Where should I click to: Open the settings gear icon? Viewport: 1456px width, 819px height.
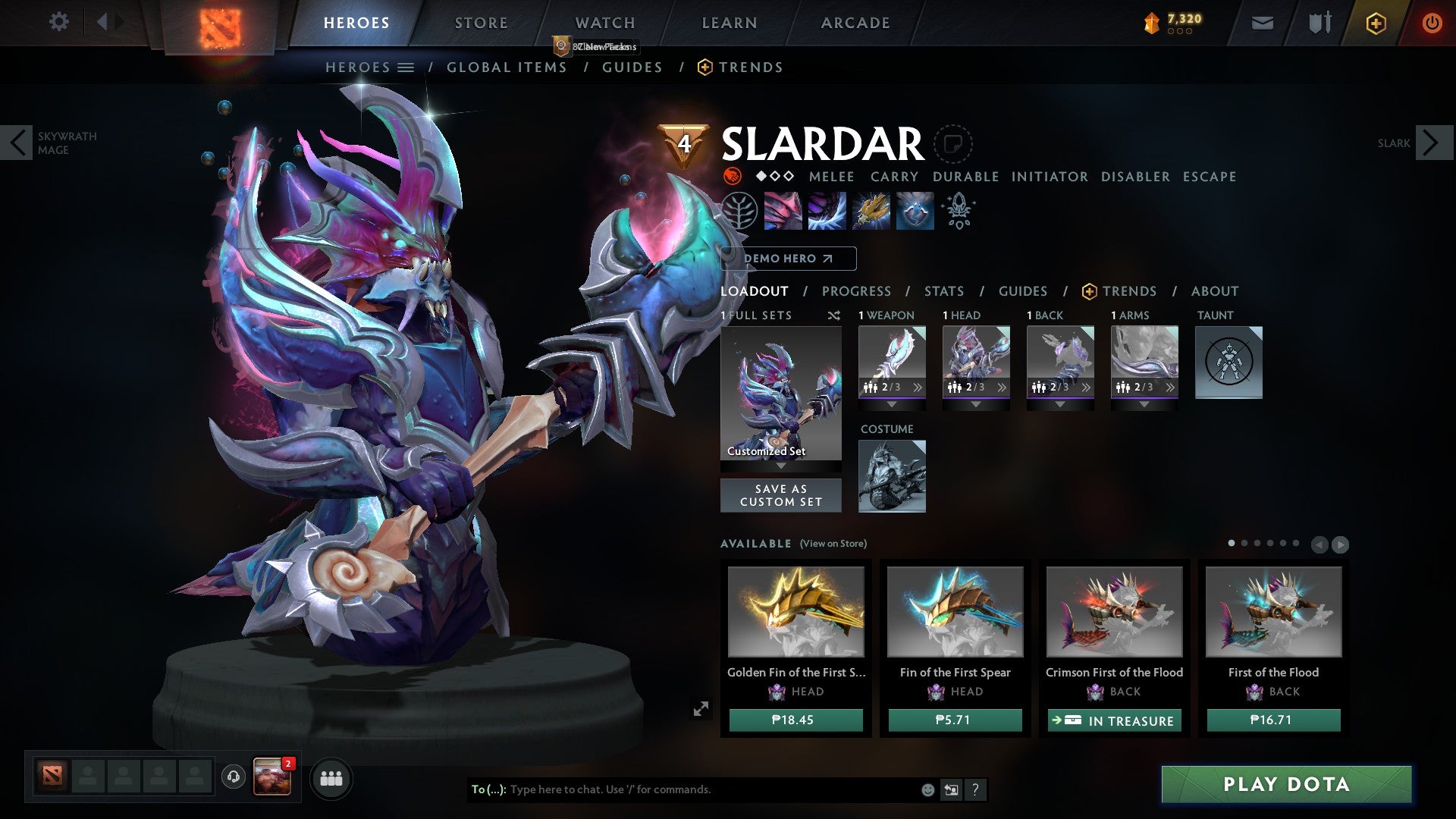click(58, 22)
